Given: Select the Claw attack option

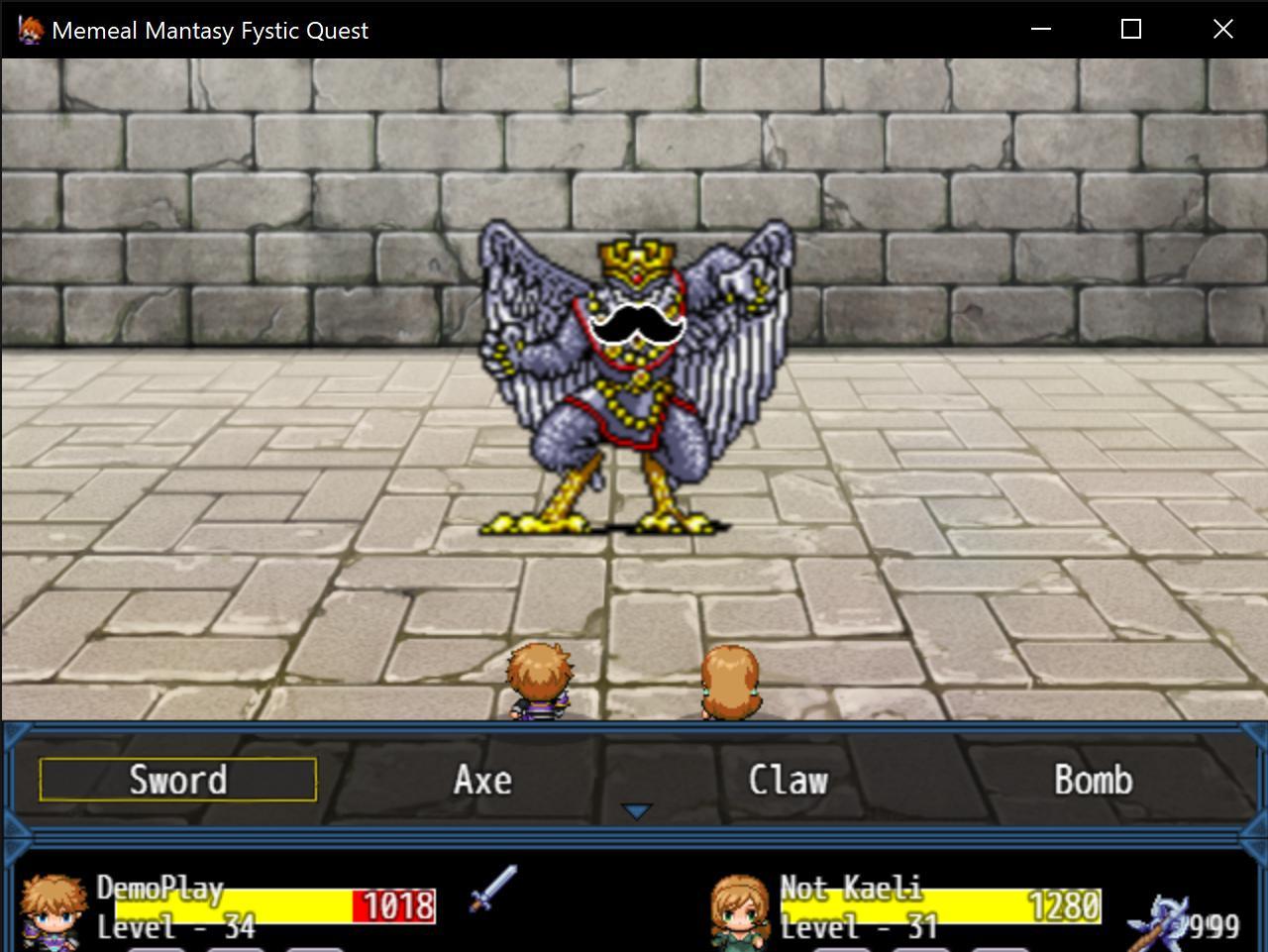Looking at the screenshot, I should pyautogui.click(x=790, y=780).
